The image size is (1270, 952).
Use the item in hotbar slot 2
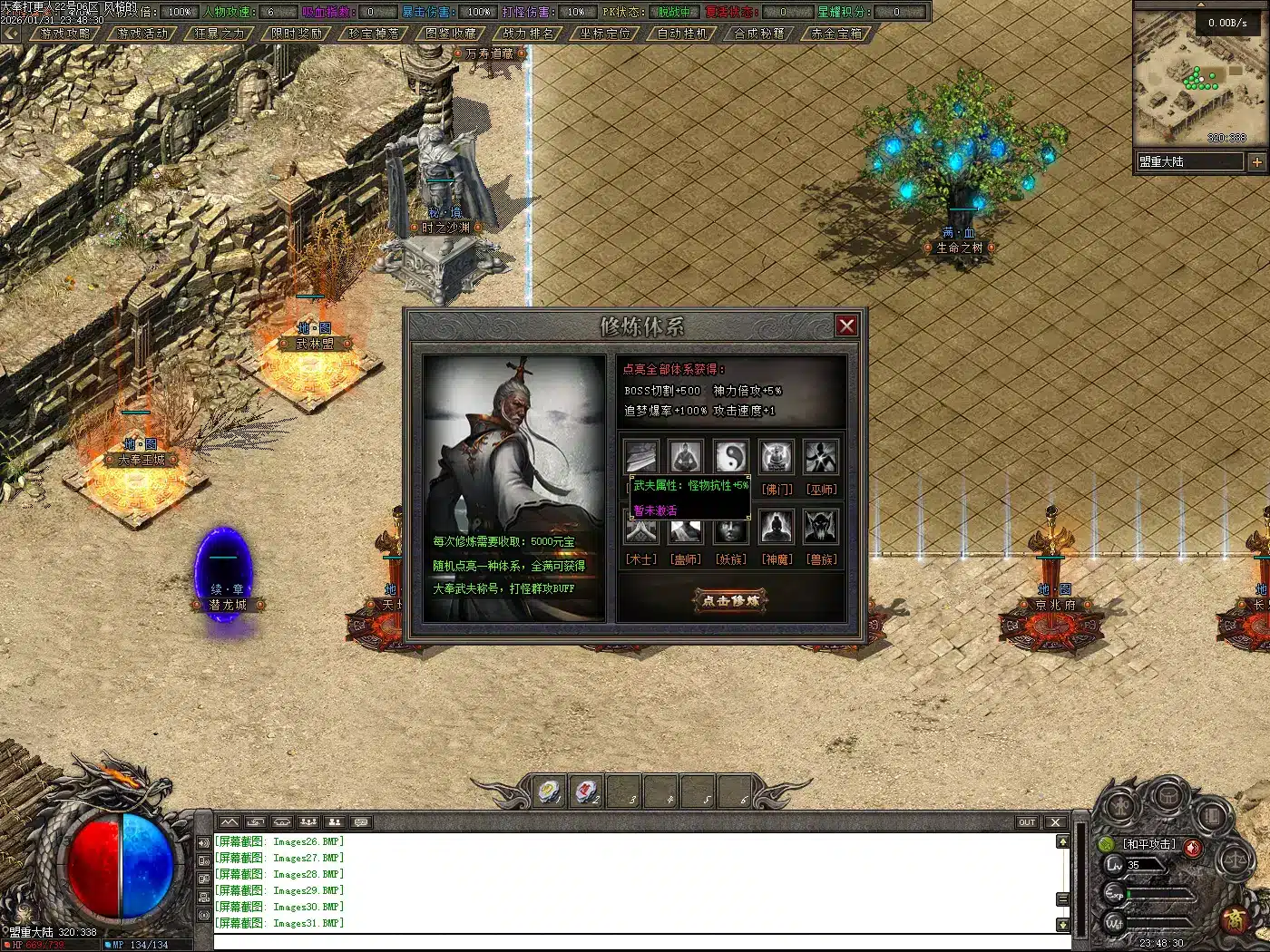[x=587, y=792]
